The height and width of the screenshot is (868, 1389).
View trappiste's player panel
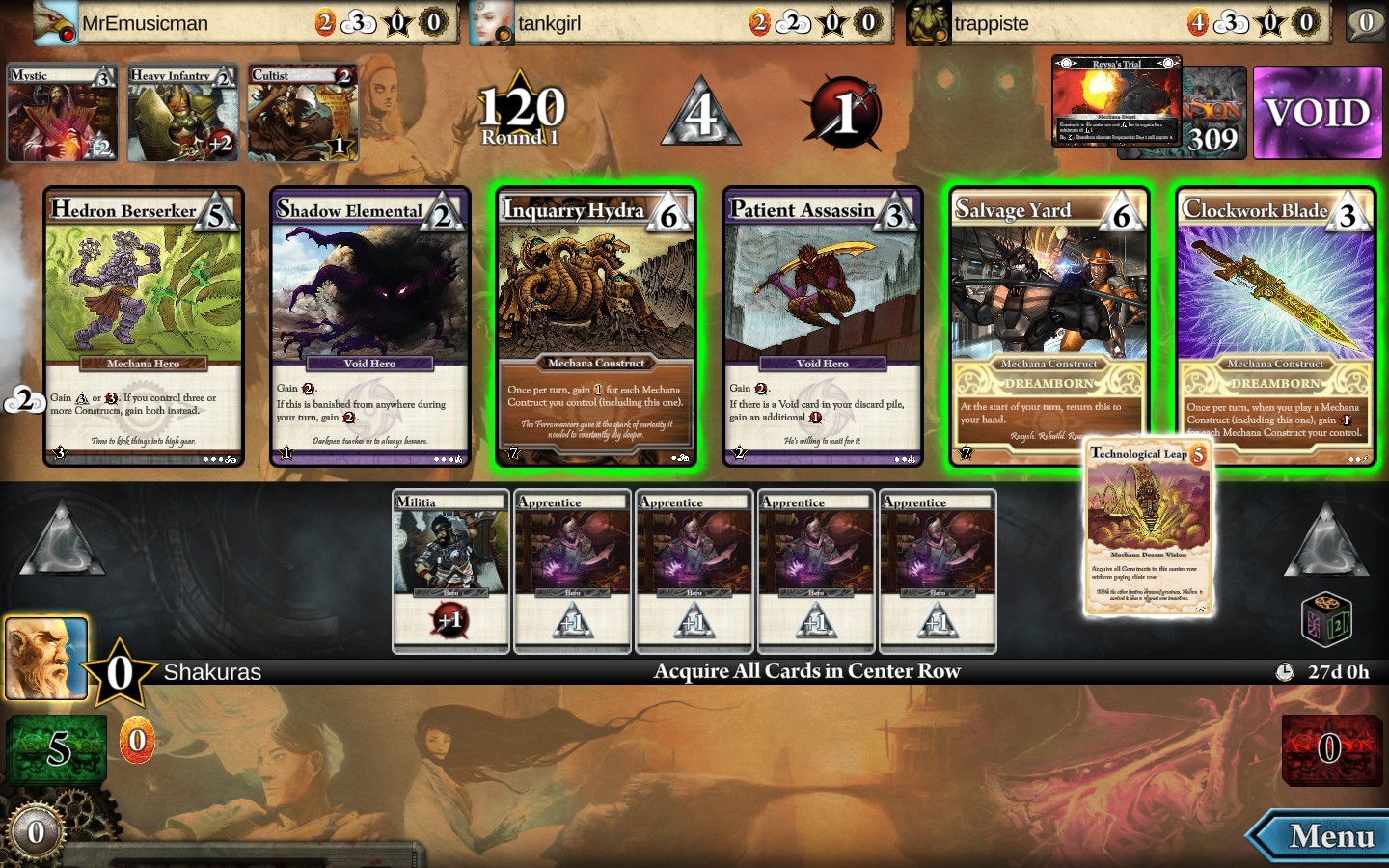(1114, 22)
